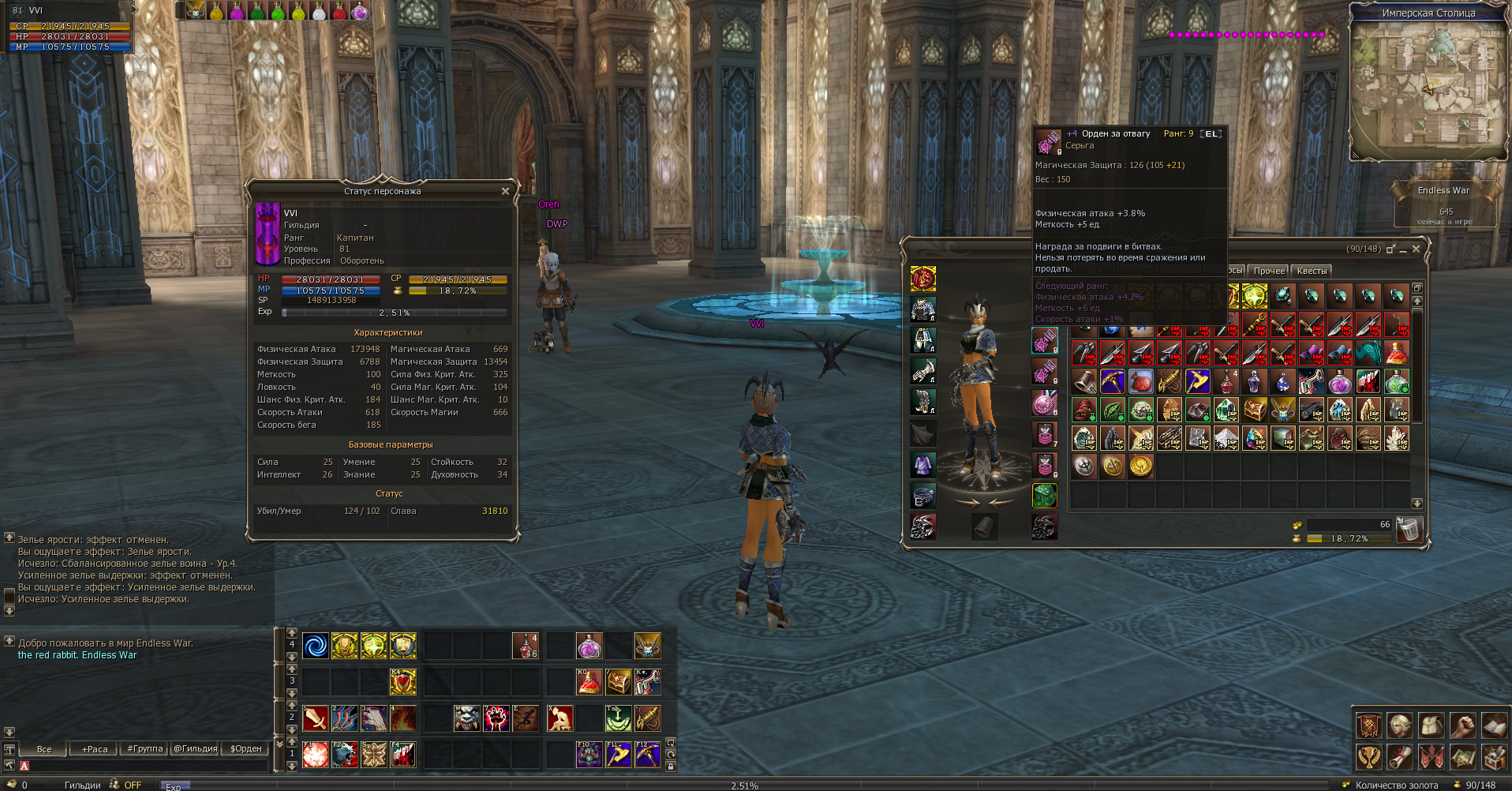The height and width of the screenshot is (791, 1512).
Task: Click the green backpack equipment slot
Action: [x=1044, y=496]
